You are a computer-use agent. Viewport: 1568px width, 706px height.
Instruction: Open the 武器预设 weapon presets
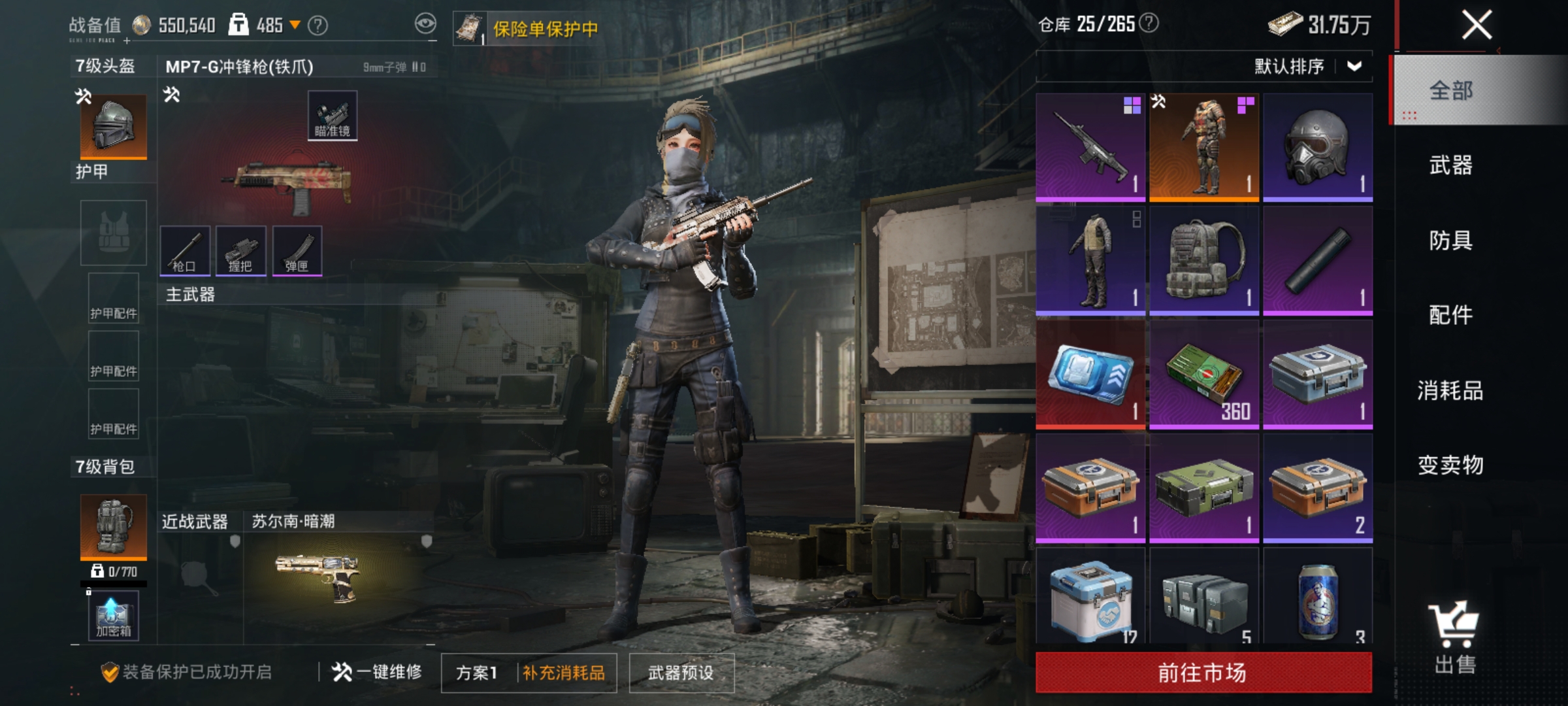(679, 672)
